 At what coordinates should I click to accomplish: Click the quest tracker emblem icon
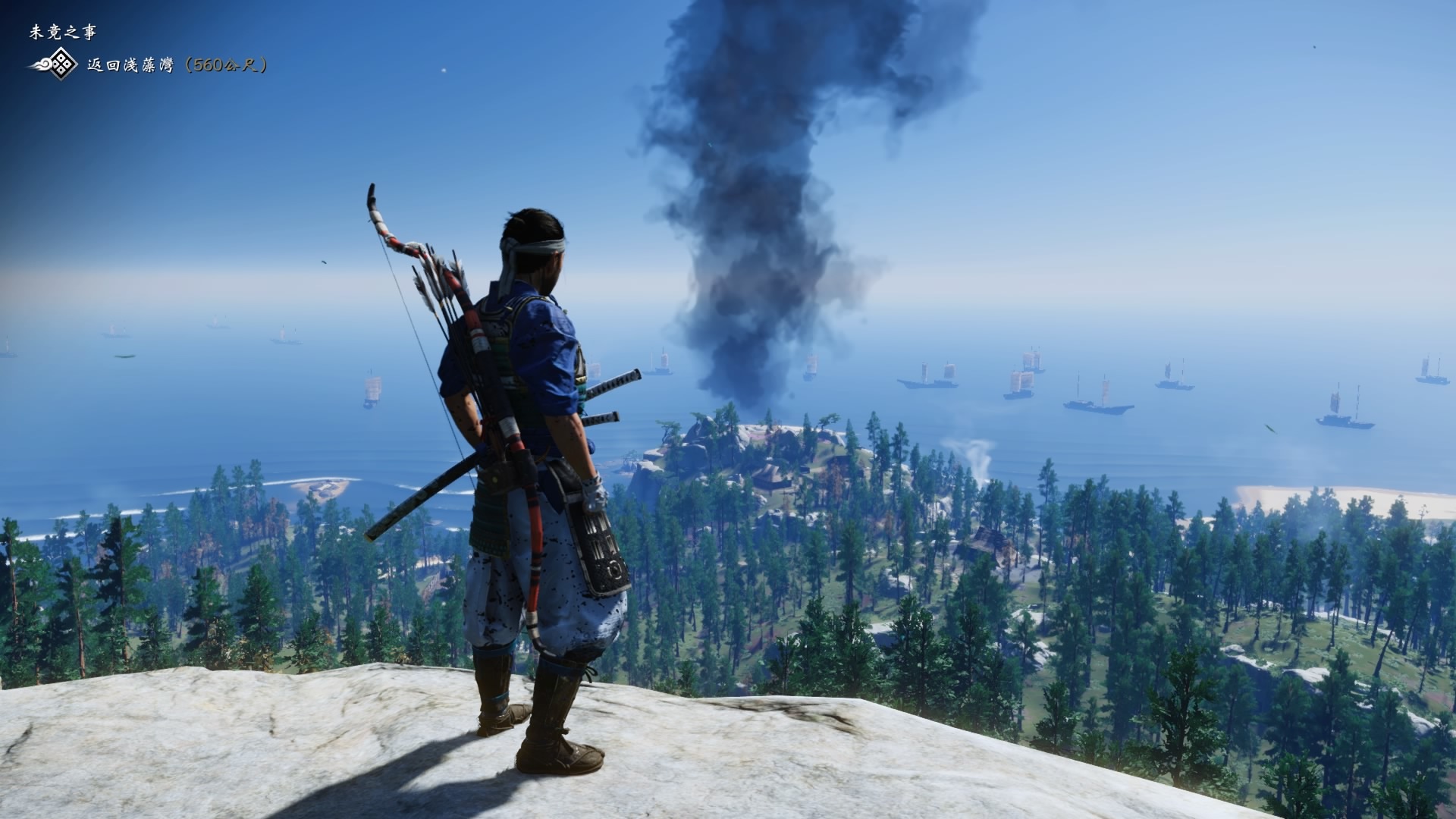(x=55, y=66)
